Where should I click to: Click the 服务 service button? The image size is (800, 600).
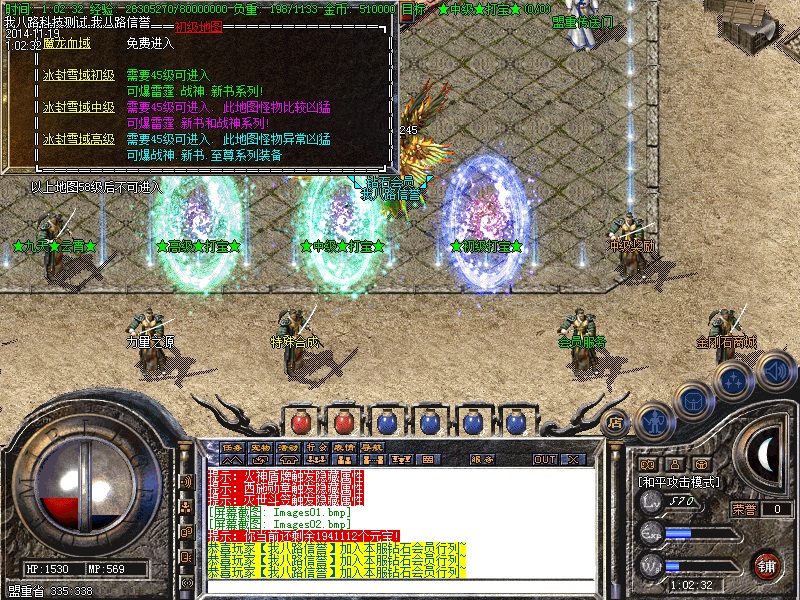click(x=481, y=460)
